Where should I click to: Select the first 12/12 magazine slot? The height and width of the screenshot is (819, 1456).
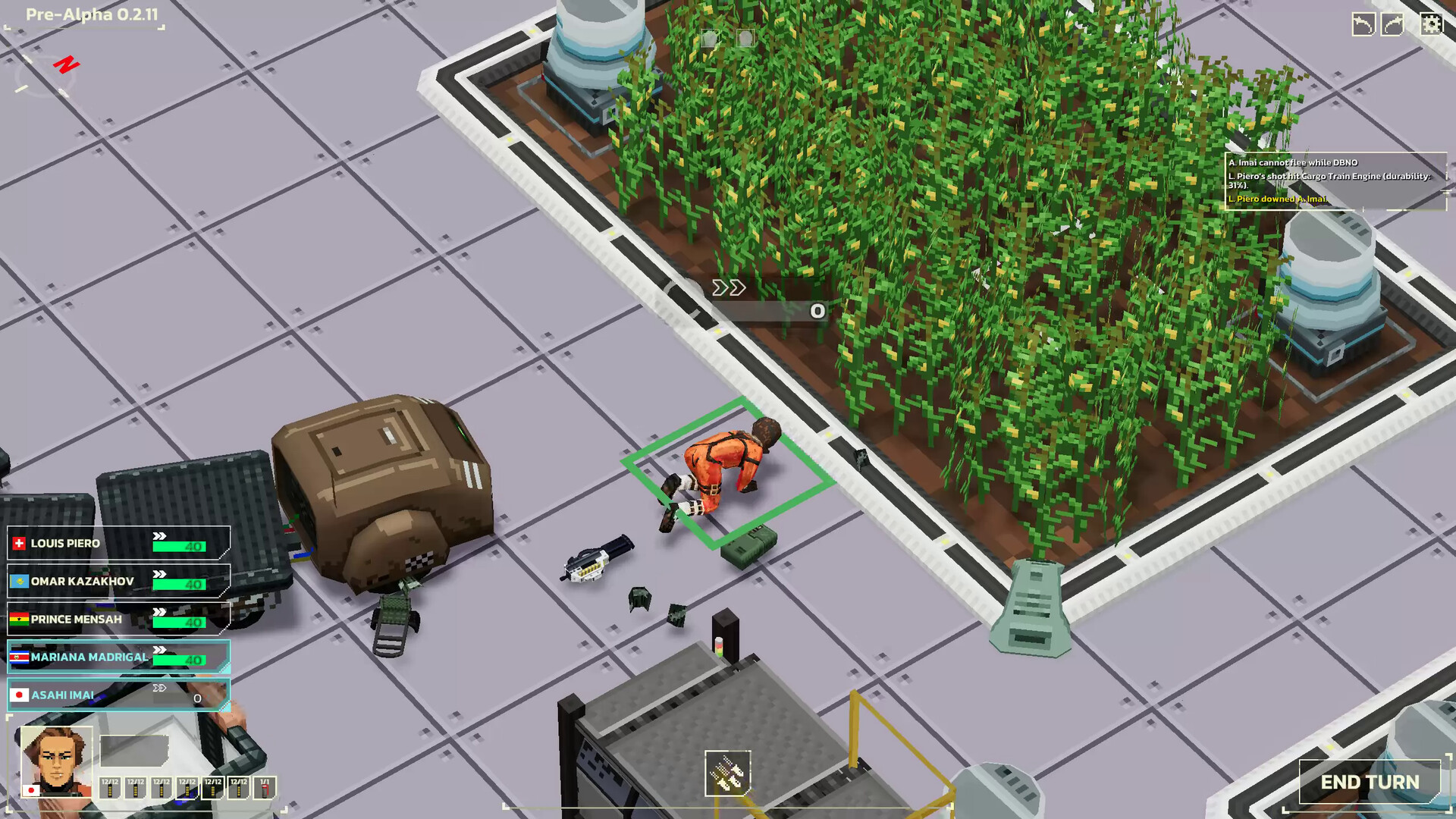[108, 789]
